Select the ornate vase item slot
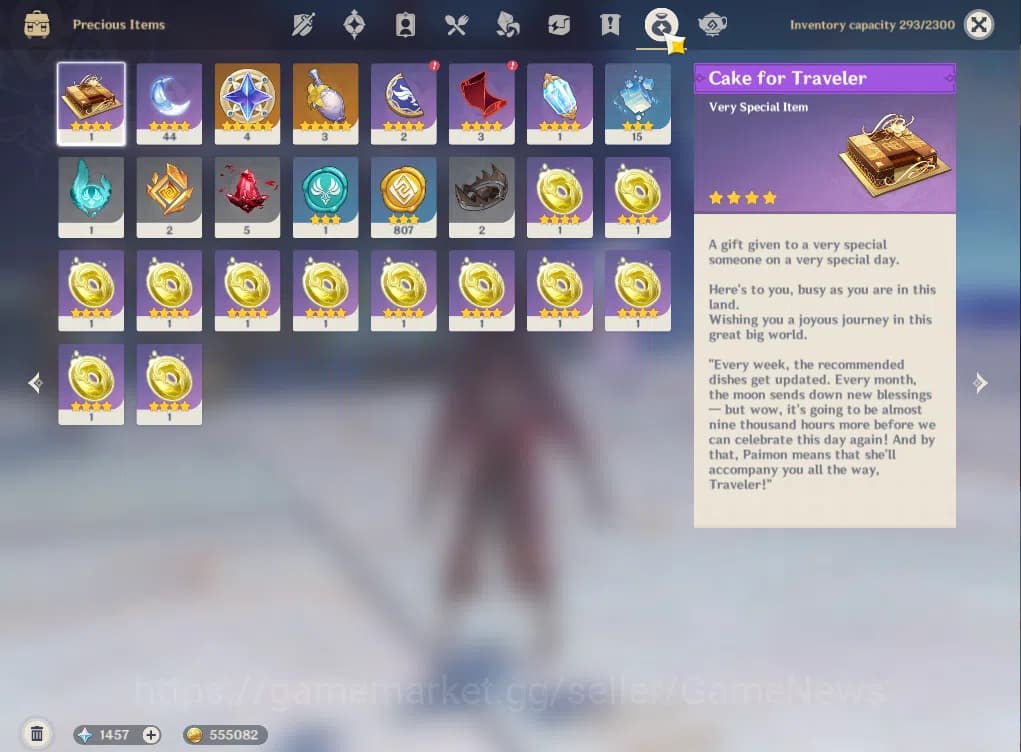 tap(325, 97)
